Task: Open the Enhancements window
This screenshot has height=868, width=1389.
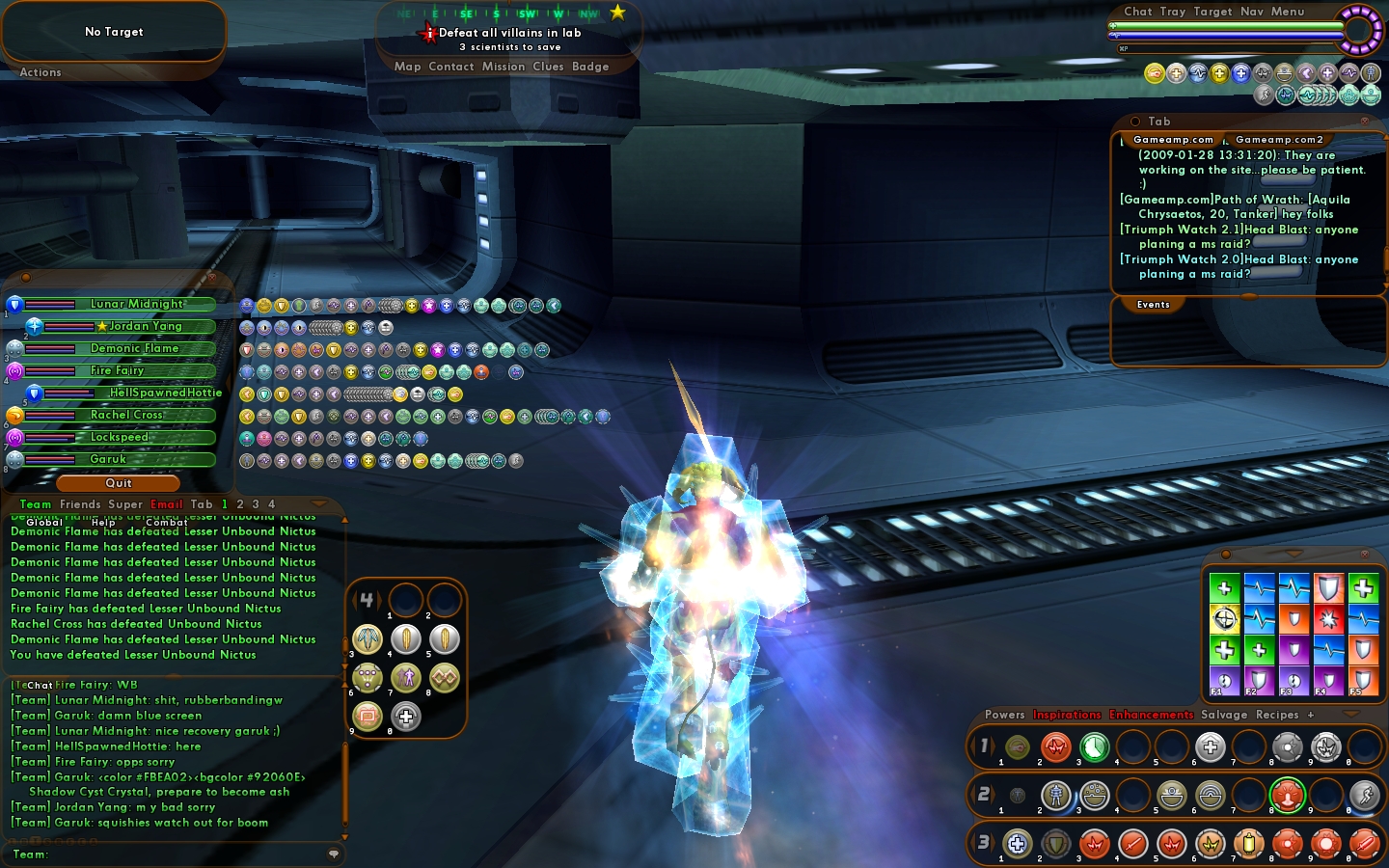Action: click(x=1151, y=715)
